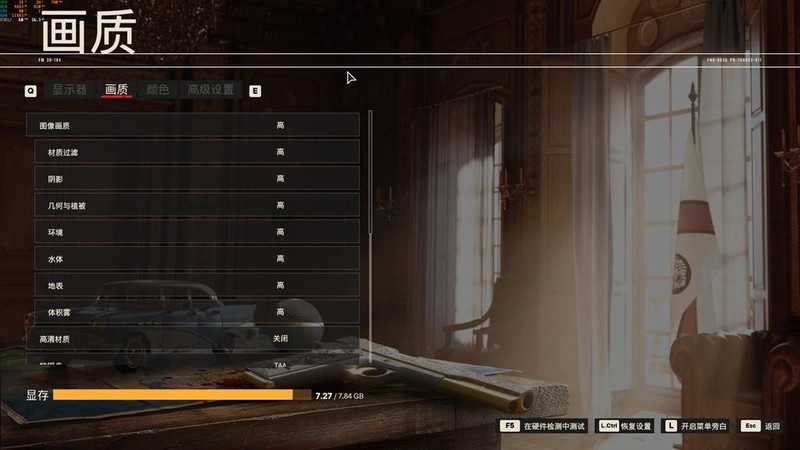The height and width of the screenshot is (450, 800).
Task: Choose the 地表 quality row
Action: (x=196, y=286)
